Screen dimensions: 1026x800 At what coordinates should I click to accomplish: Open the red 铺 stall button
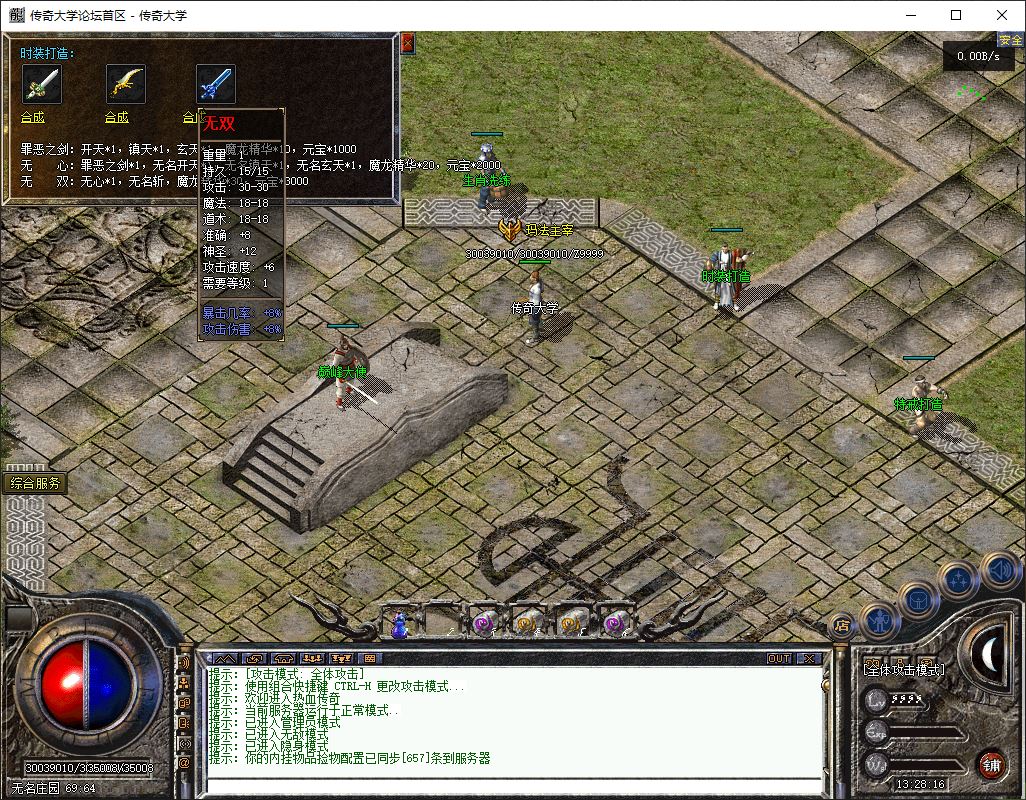point(992,765)
